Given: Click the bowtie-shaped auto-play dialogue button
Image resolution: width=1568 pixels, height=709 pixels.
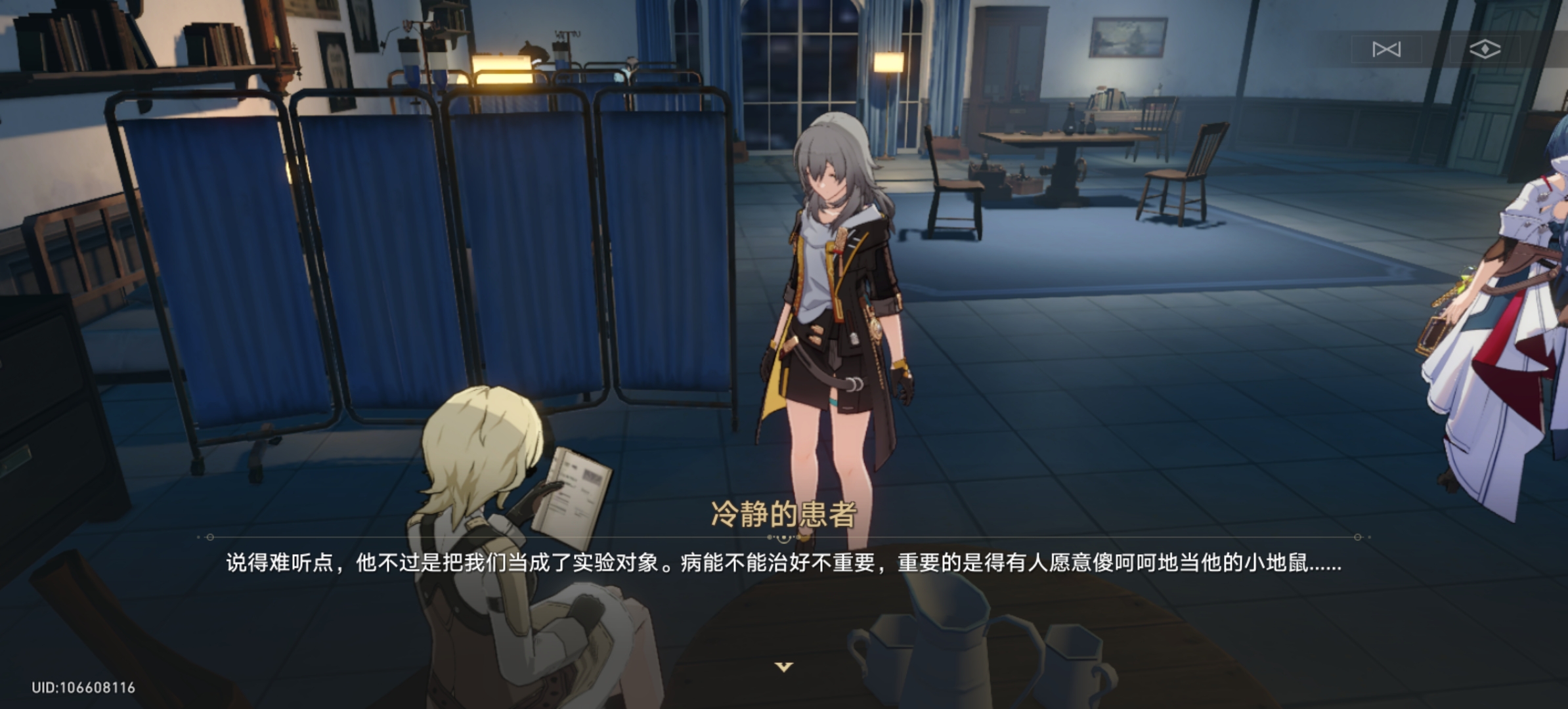Looking at the screenshot, I should (1386, 49).
